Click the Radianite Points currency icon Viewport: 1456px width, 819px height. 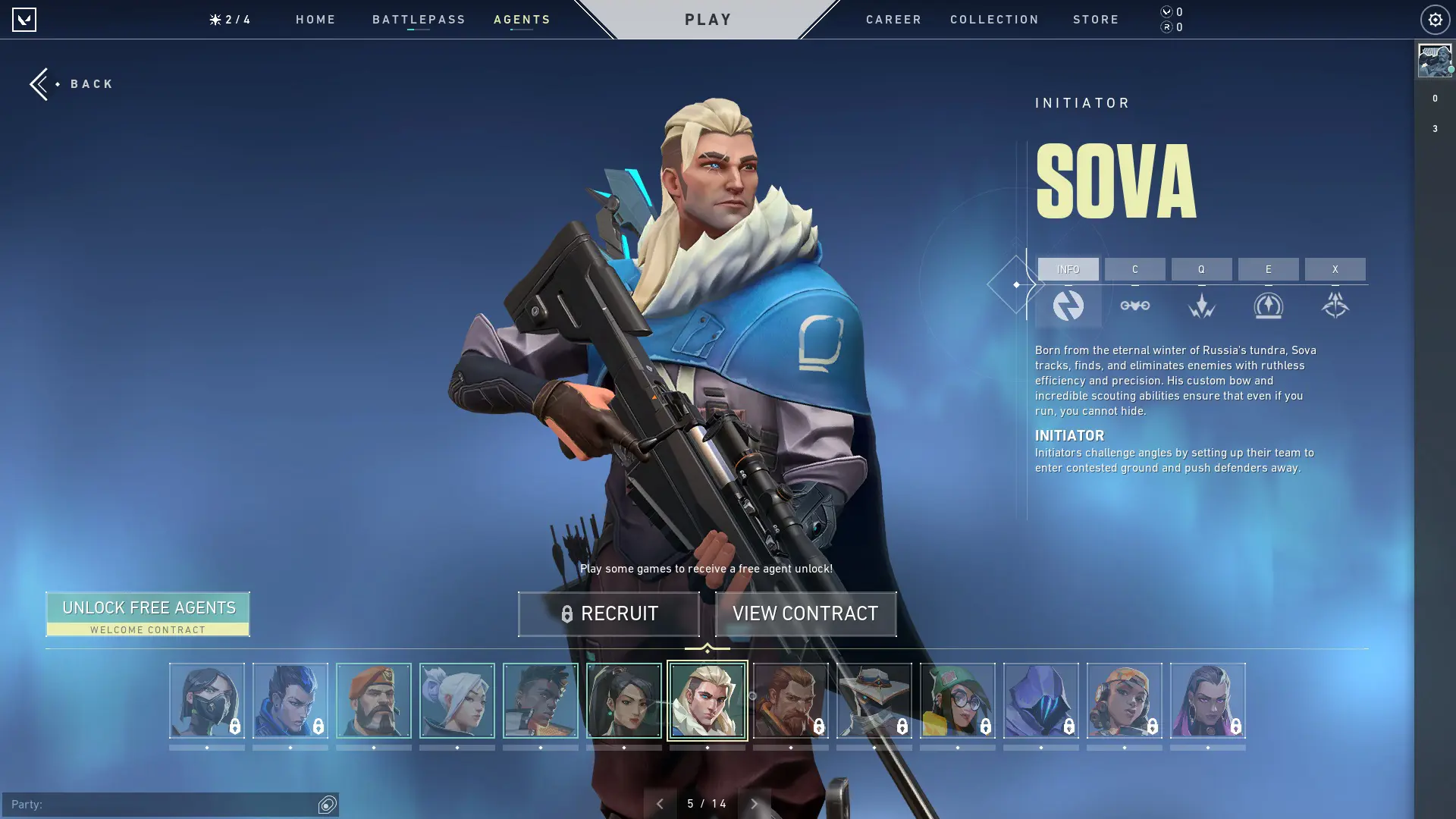1166,27
